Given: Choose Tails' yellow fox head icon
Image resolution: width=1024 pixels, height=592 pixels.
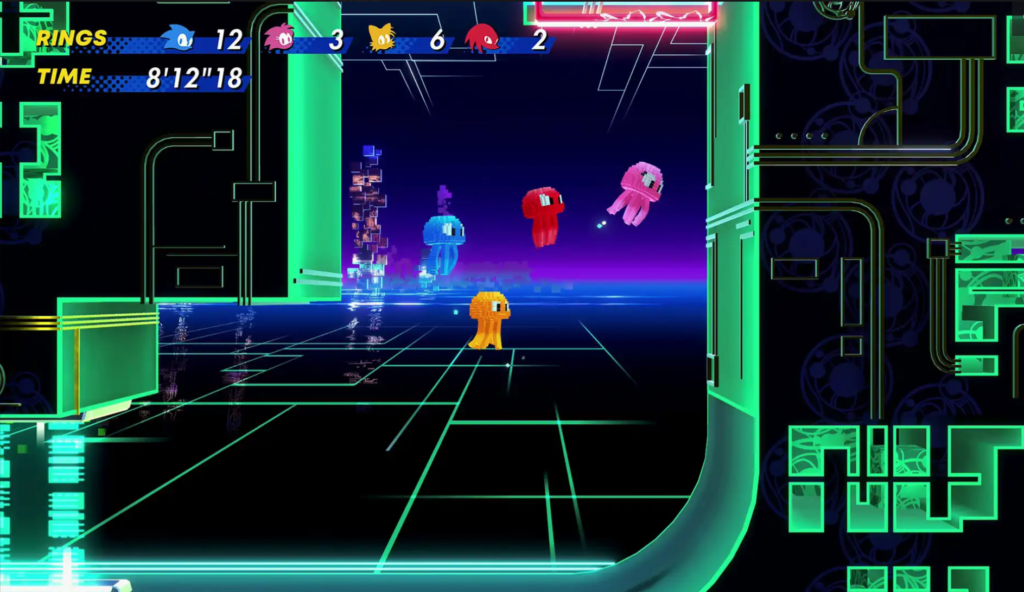Looking at the screenshot, I should coord(381,39).
